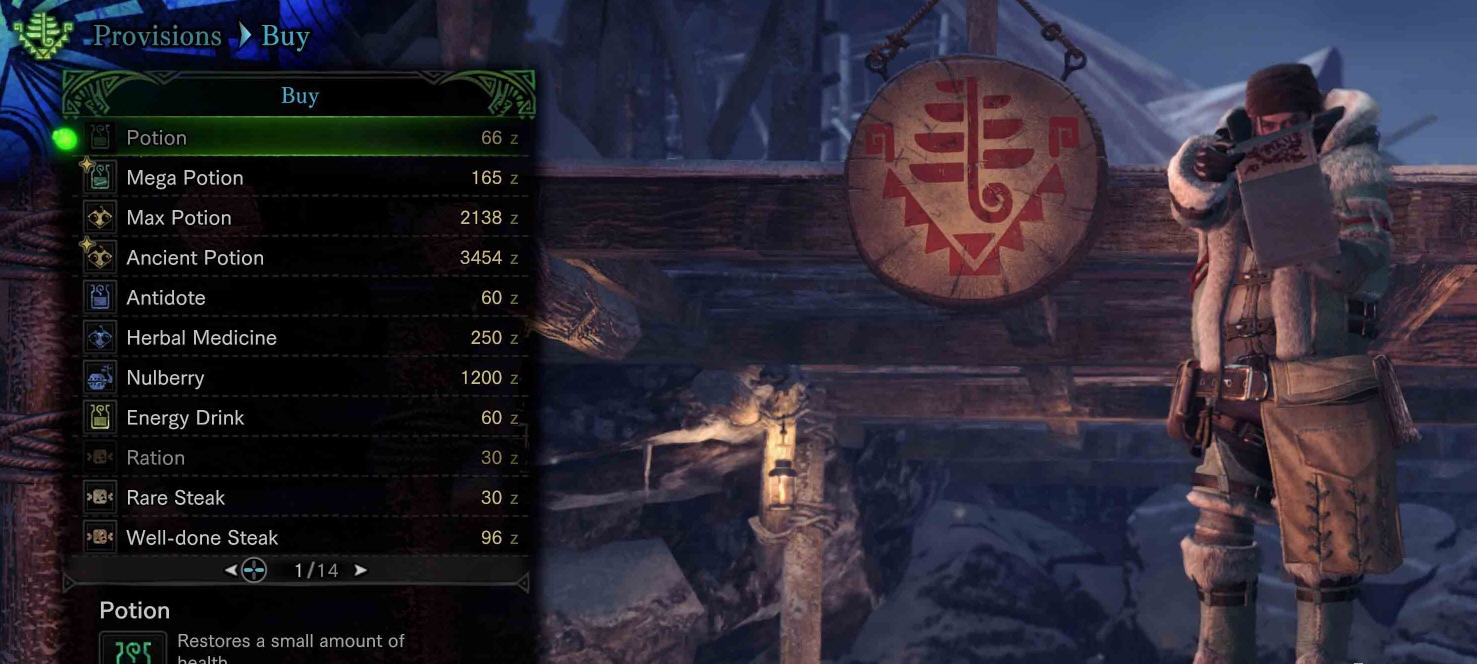The image size is (1477, 664).
Task: Choose Antidote from the shop list
Action: coord(300,298)
